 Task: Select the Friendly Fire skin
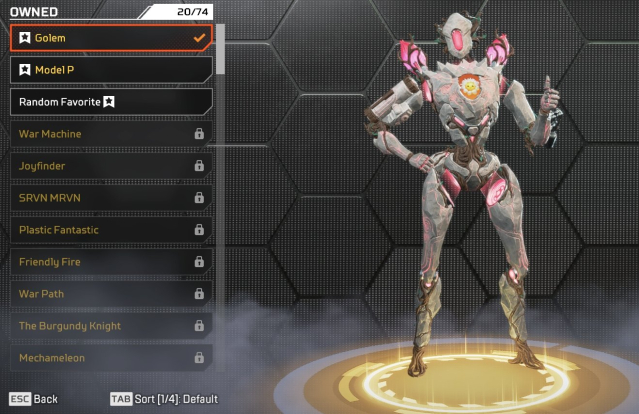[x=110, y=262]
